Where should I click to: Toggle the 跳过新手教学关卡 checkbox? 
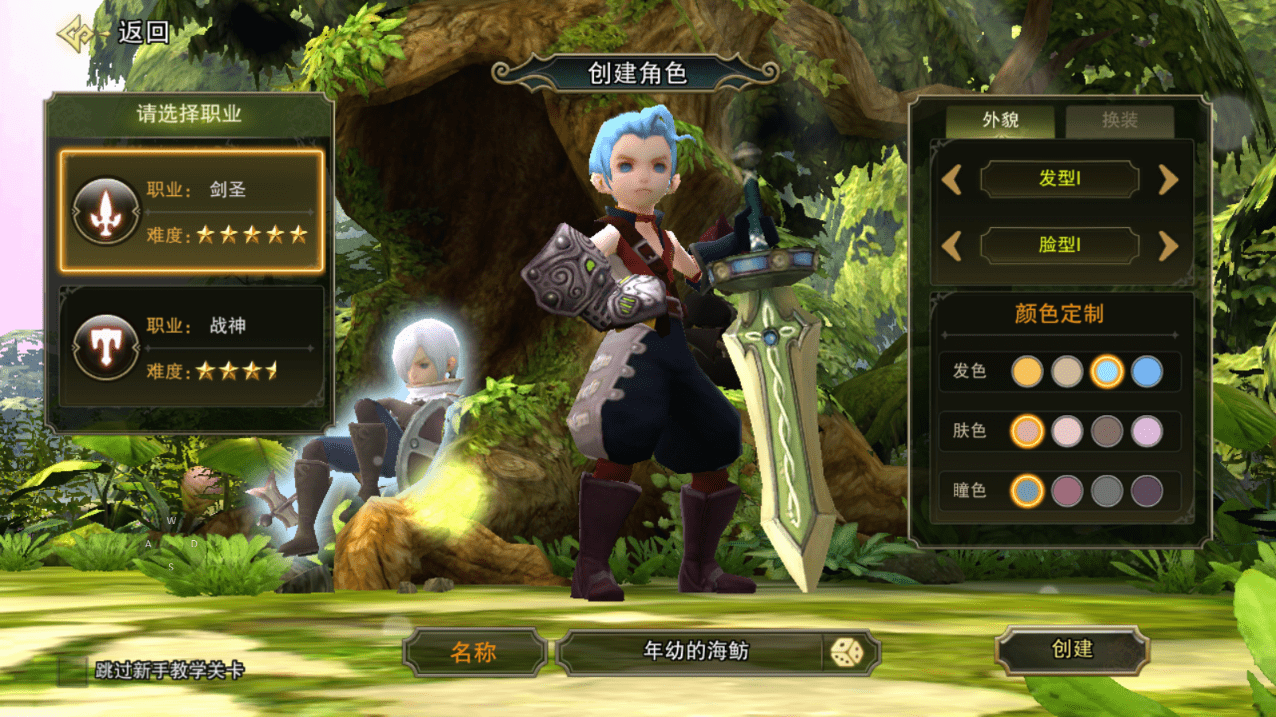point(73,670)
